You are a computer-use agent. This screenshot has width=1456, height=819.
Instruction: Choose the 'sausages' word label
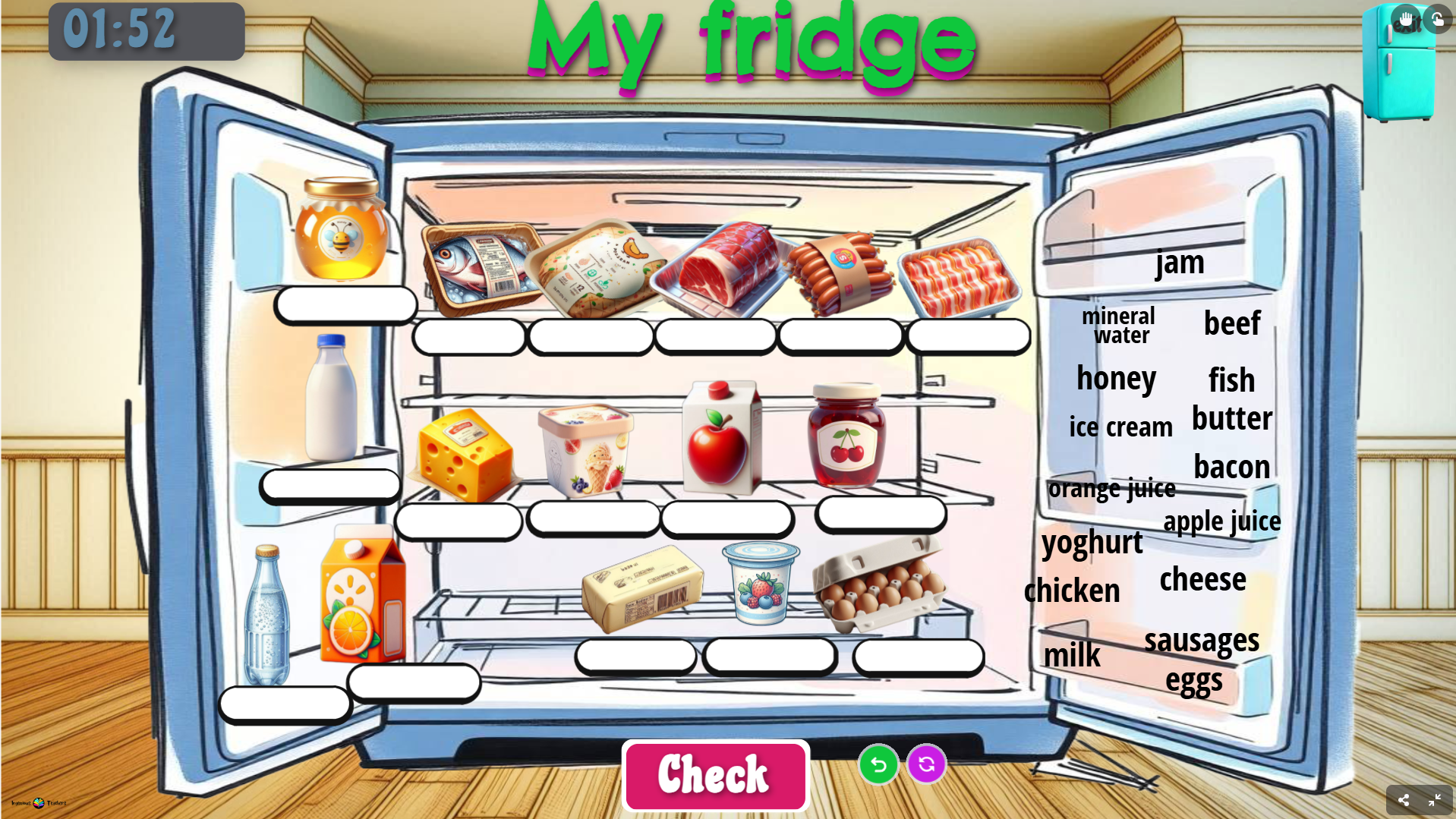click(1202, 640)
